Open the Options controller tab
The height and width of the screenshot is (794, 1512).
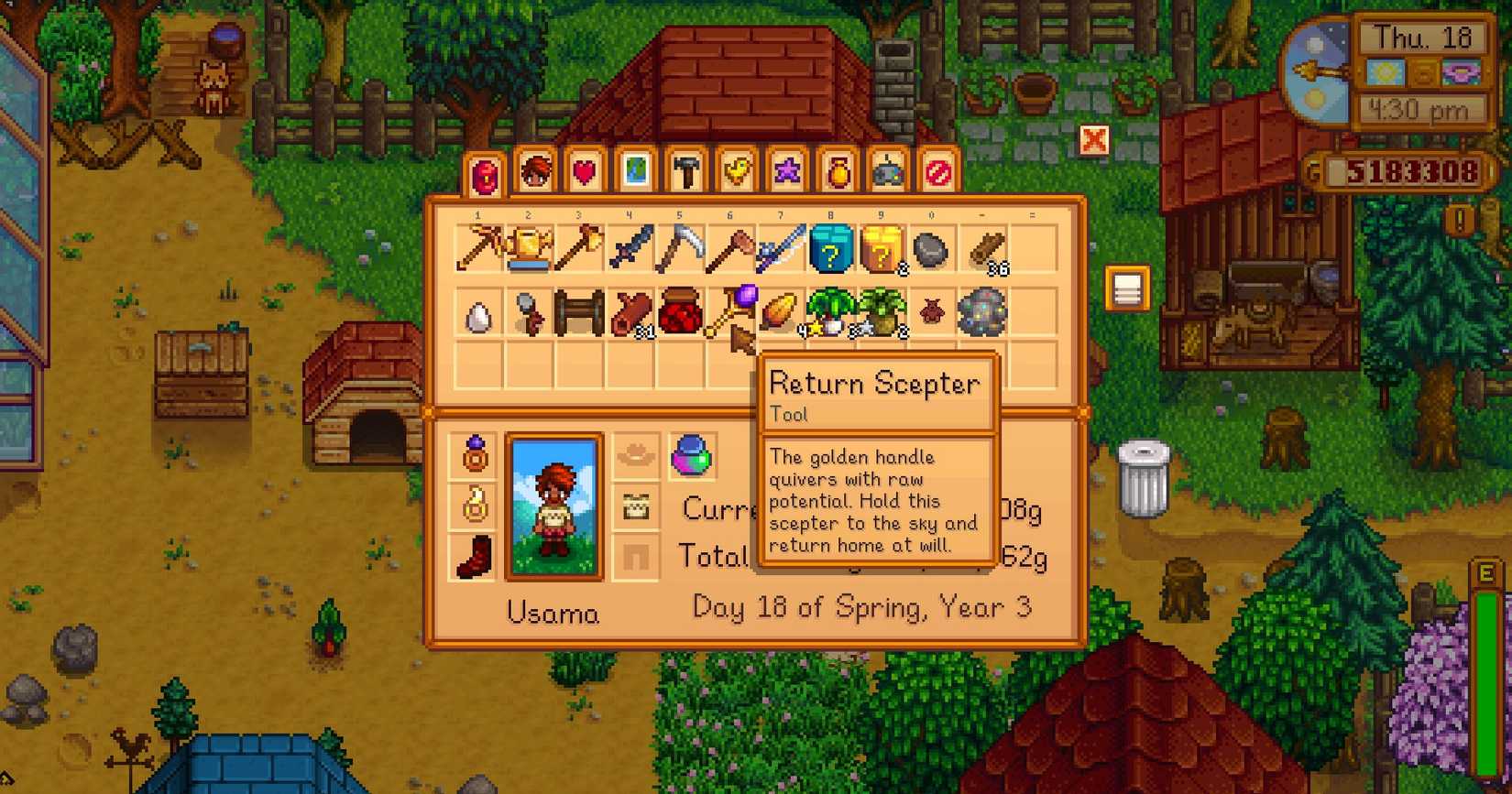[889, 172]
